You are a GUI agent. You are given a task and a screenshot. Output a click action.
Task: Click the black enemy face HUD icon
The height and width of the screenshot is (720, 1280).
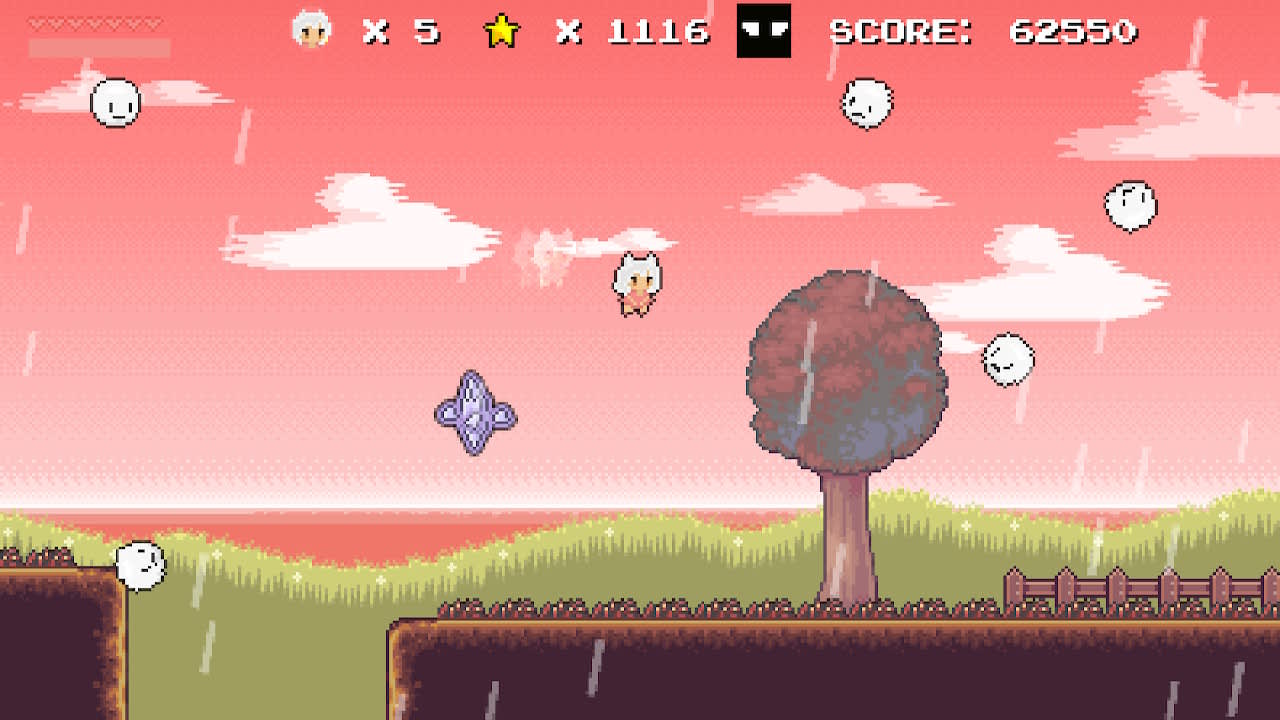pos(764,31)
